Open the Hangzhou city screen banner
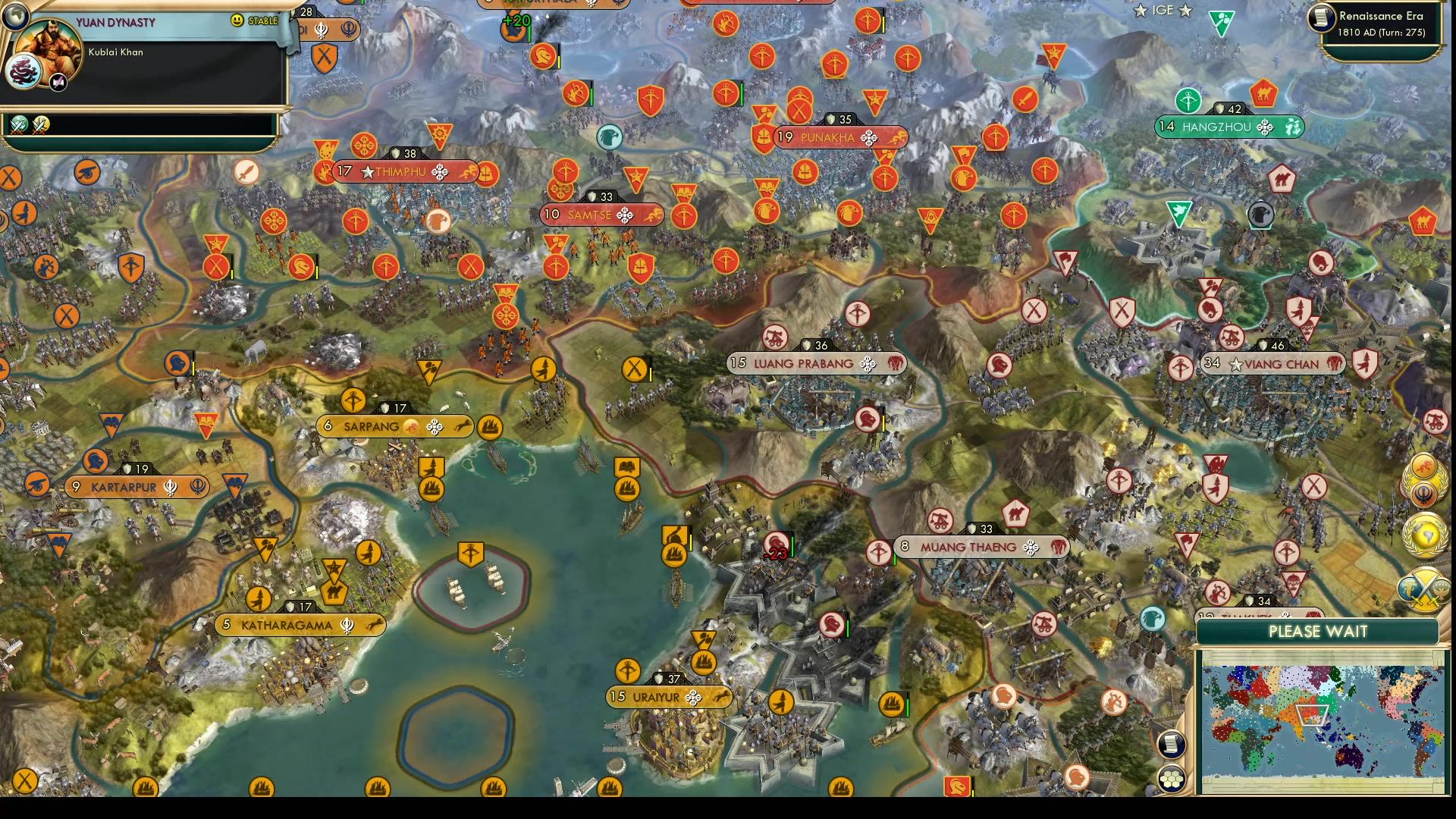The height and width of the screenshot is (819, 1456). click(1228, 127)
